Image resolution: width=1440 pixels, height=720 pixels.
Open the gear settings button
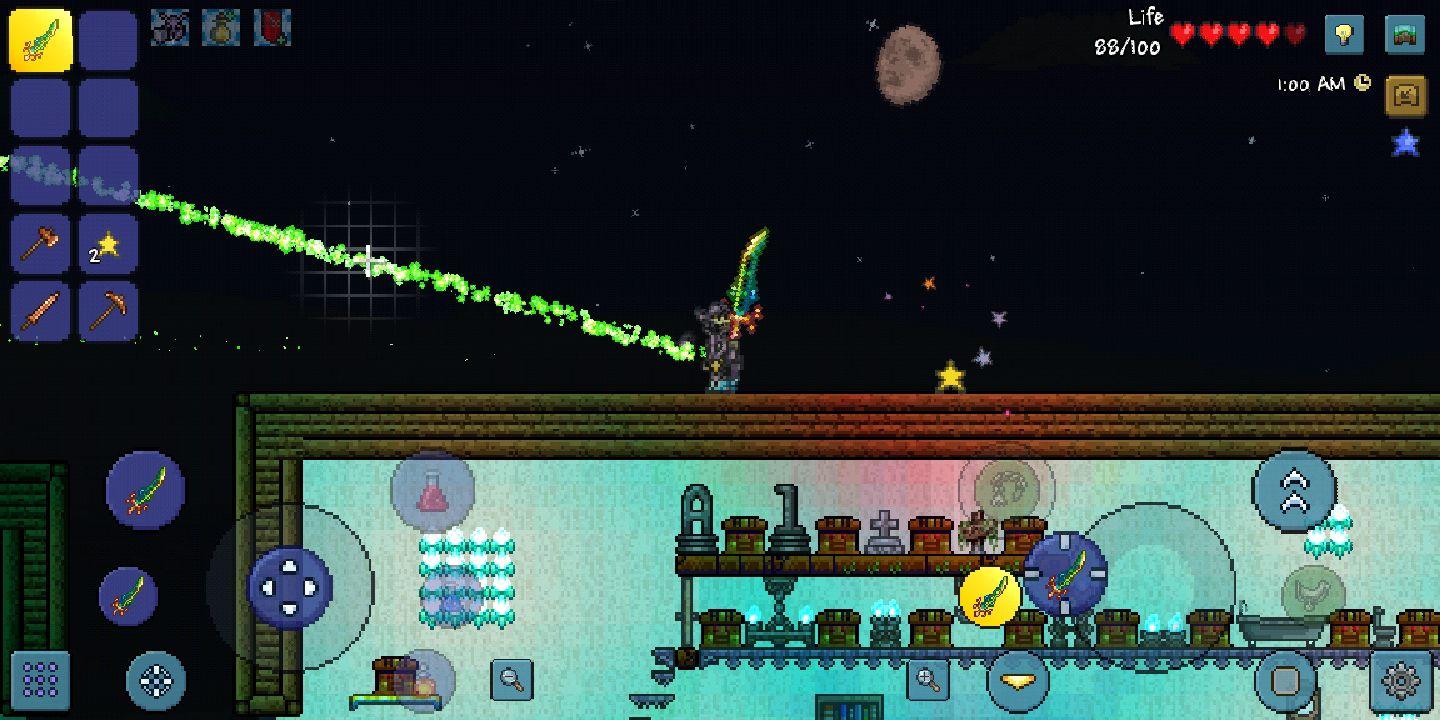[1400, 681]
